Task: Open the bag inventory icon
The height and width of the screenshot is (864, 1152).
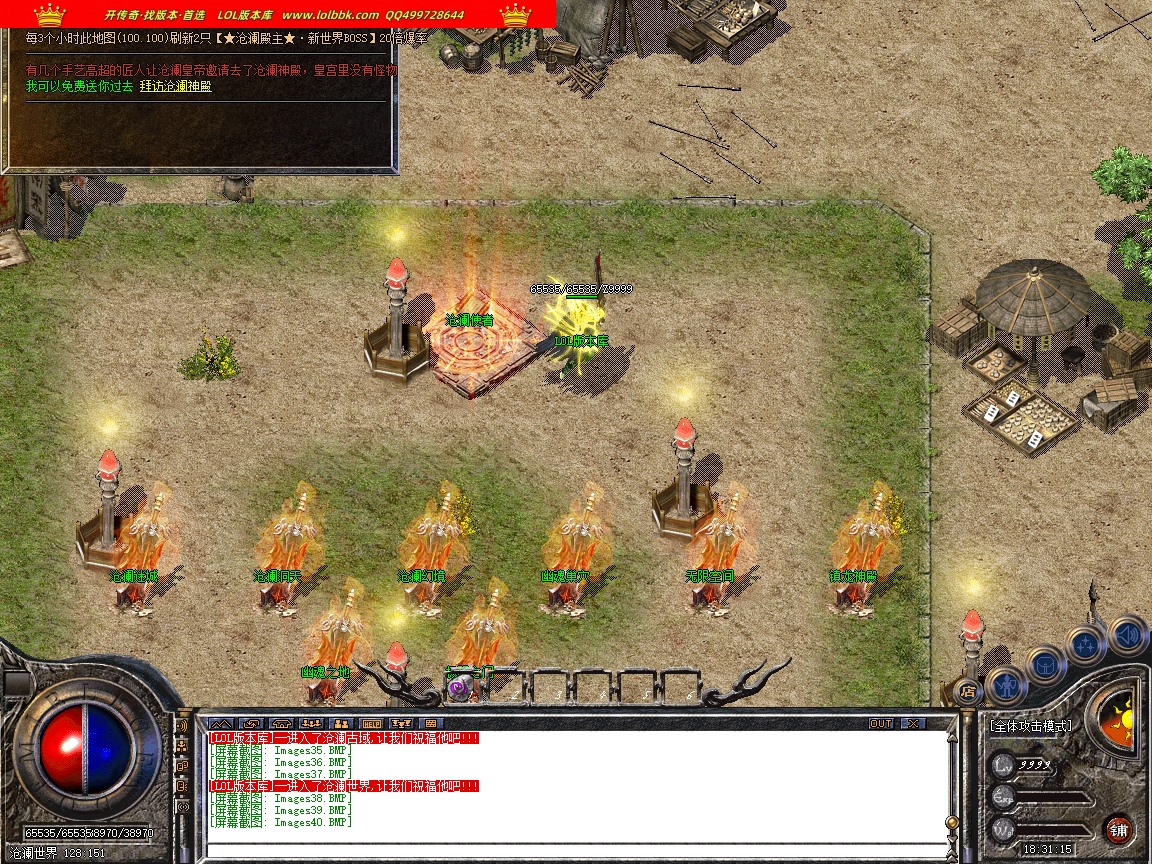Action: (x=1046, y=663)
